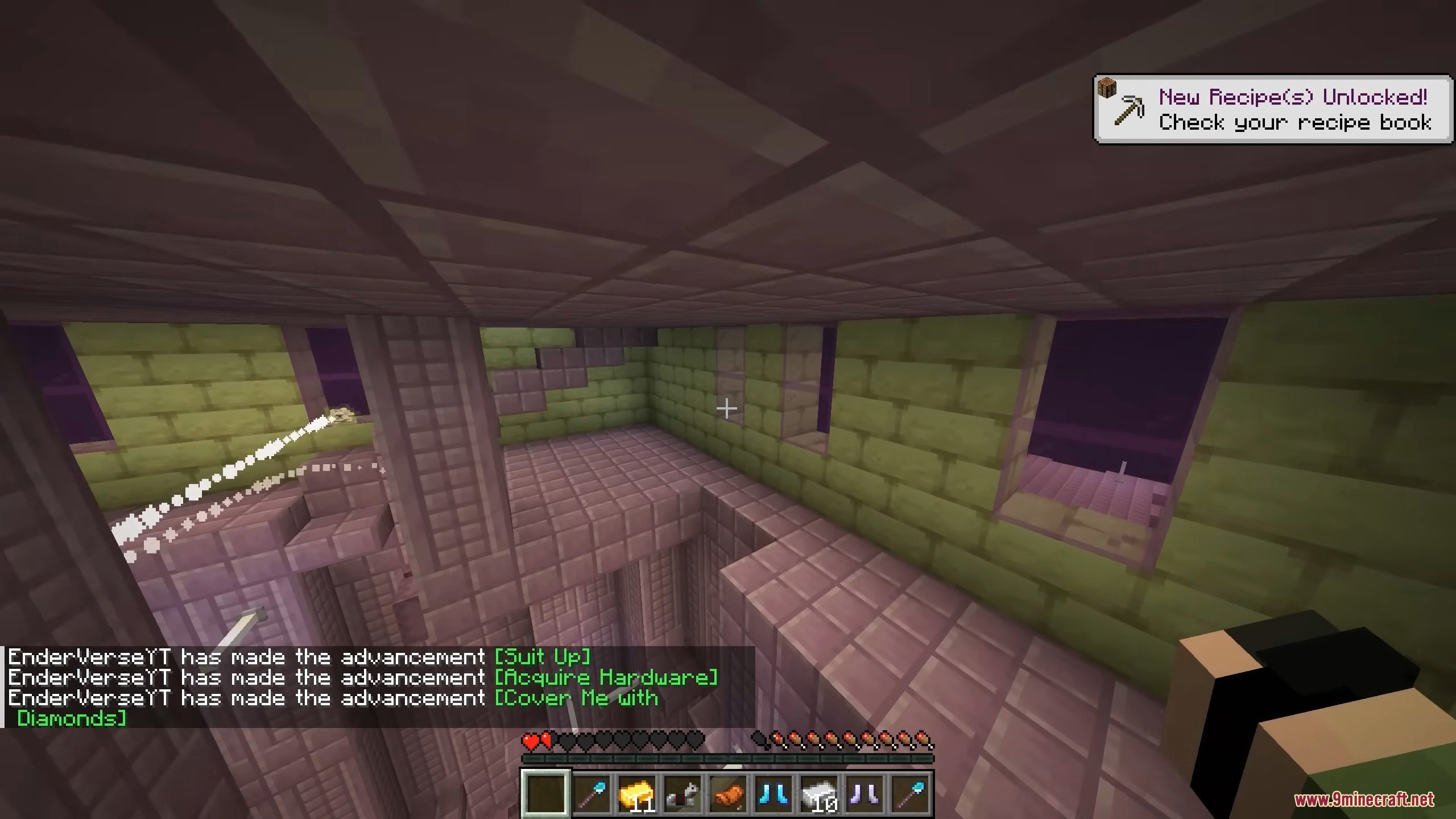Open the [Cover Me with Diamonds] advancement
This screenshot has width=1456, height=819.
click(x=576, y=698)
